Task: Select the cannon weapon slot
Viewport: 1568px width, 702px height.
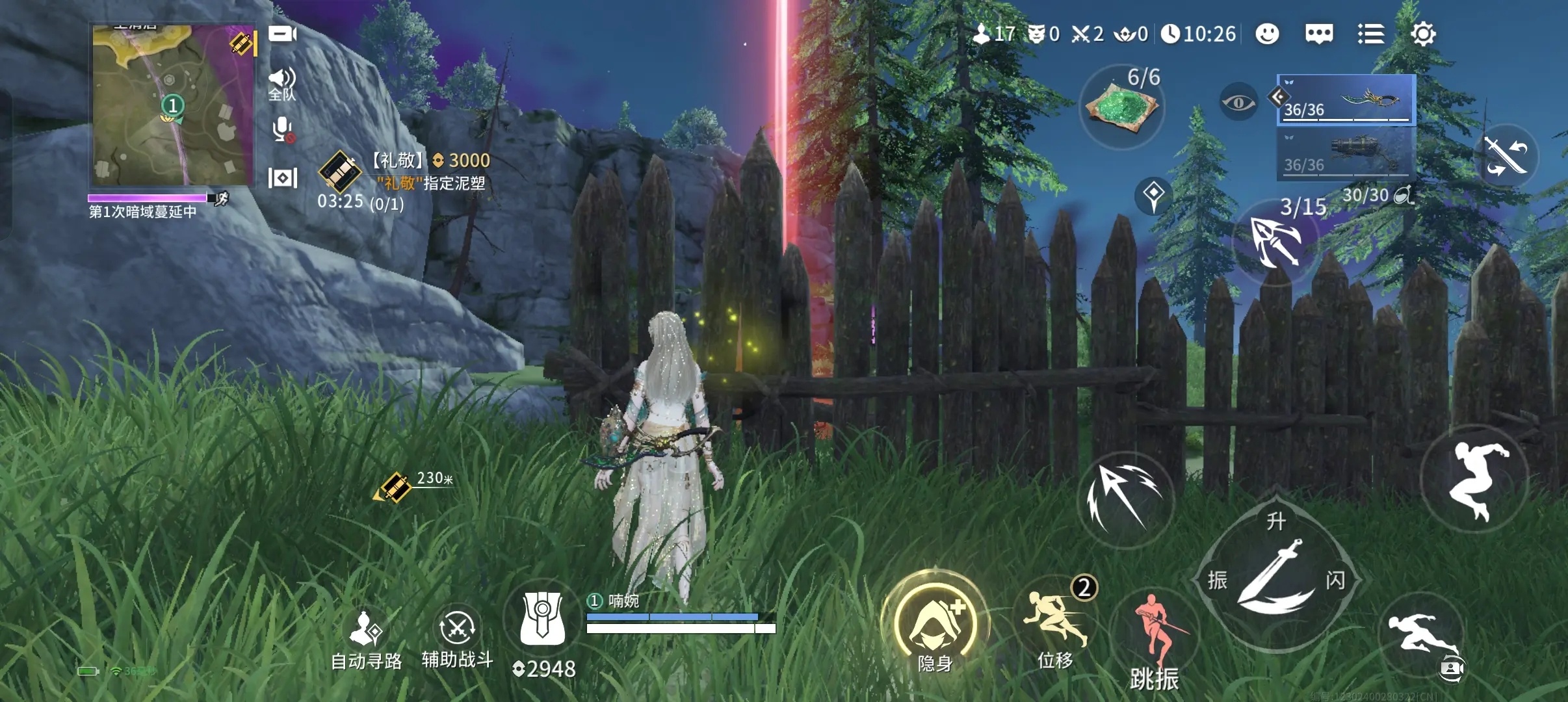Action: point(1346,153)
